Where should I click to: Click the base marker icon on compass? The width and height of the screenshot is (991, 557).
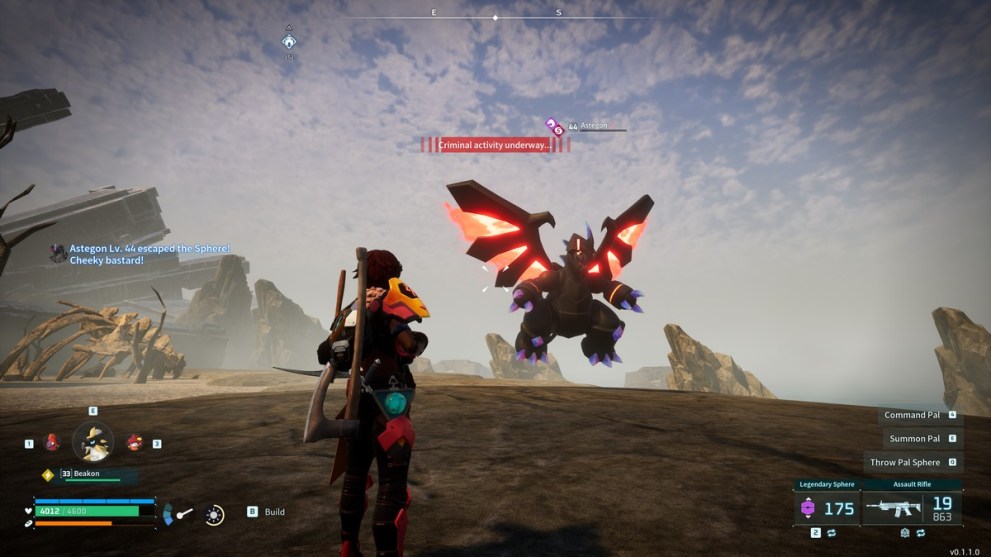click(x=289, y=41)
